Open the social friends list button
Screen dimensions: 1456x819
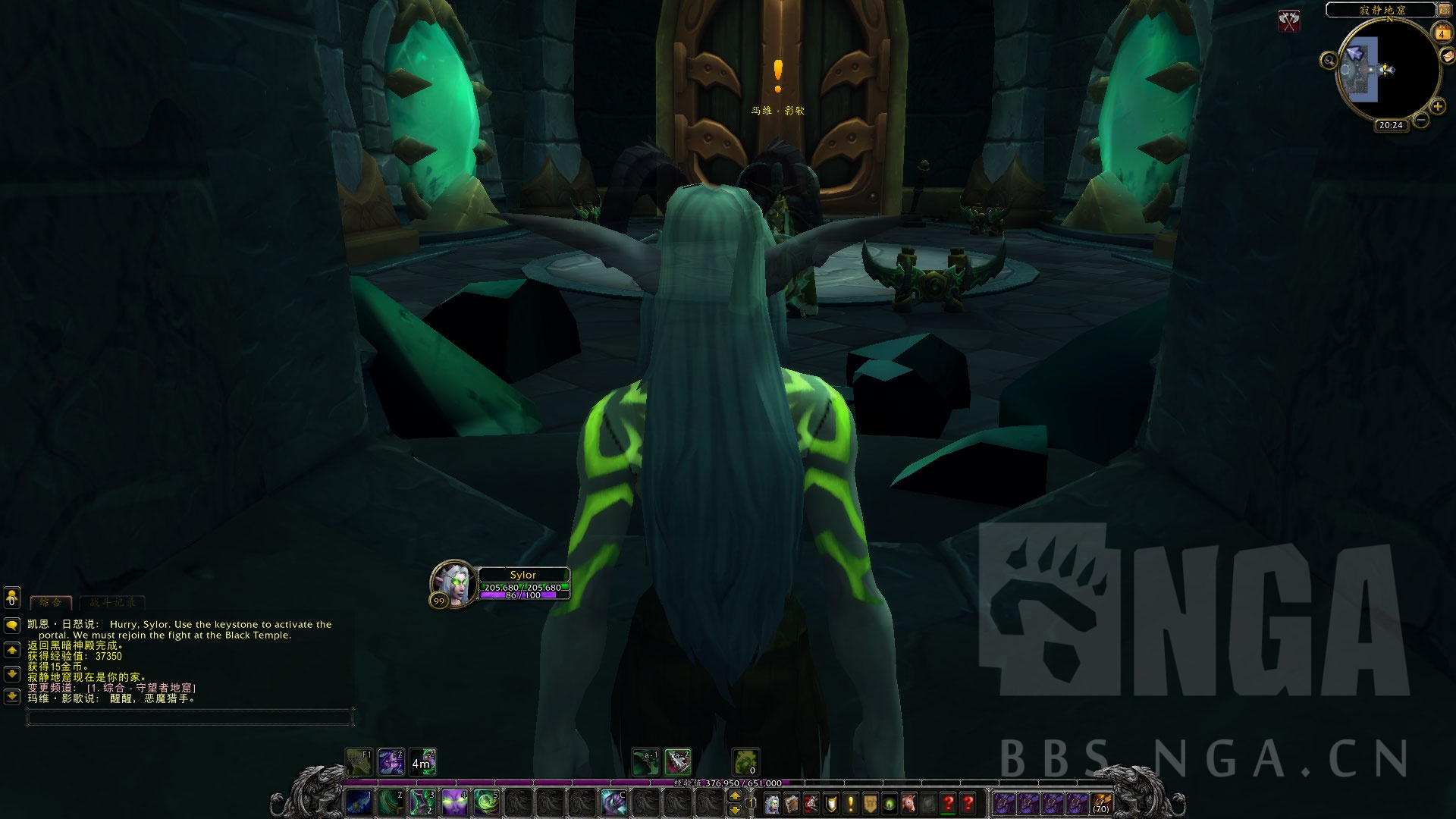(11, 598)
